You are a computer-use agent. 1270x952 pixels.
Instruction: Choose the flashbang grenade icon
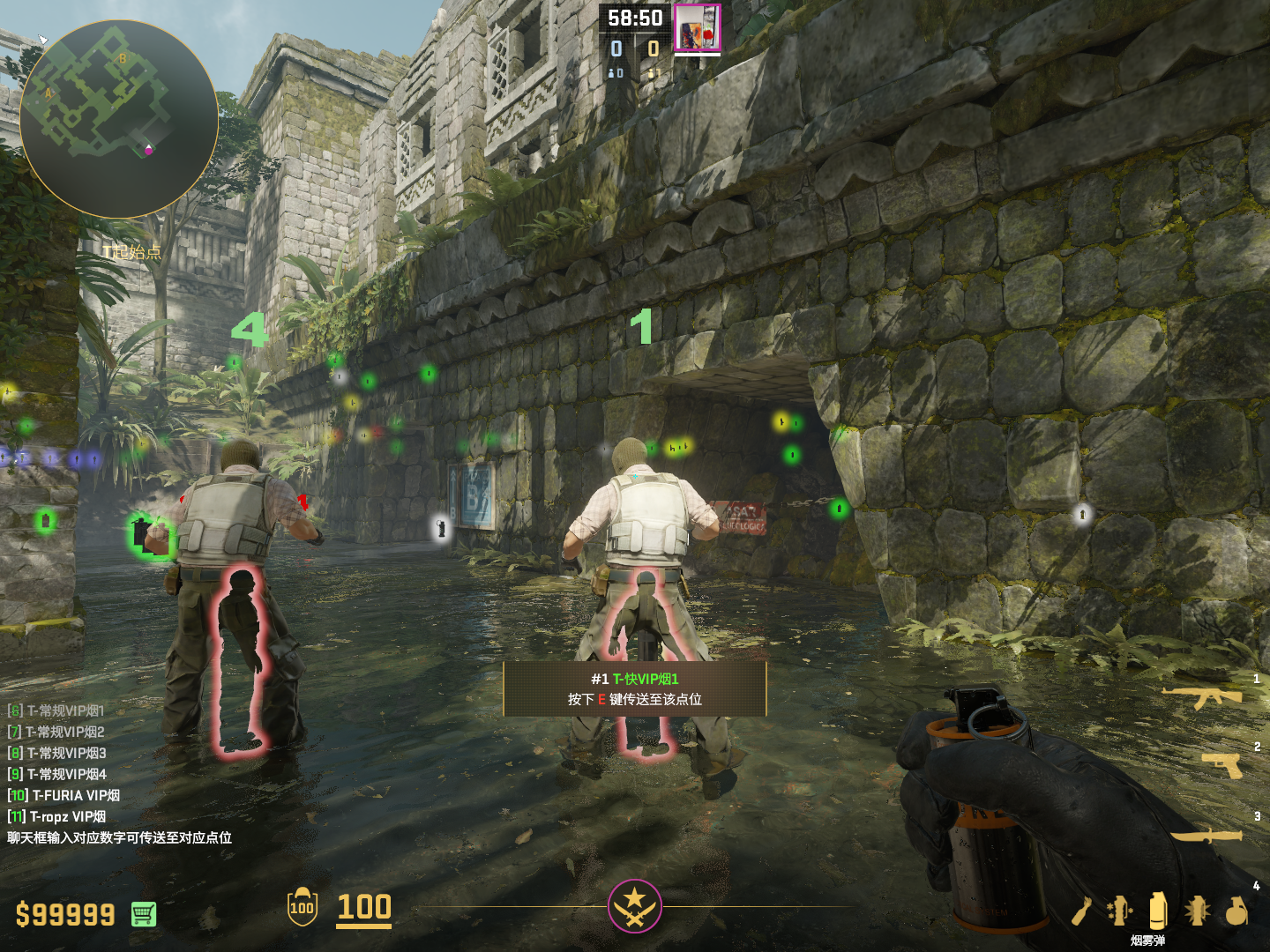click(x=1197, y=911)
